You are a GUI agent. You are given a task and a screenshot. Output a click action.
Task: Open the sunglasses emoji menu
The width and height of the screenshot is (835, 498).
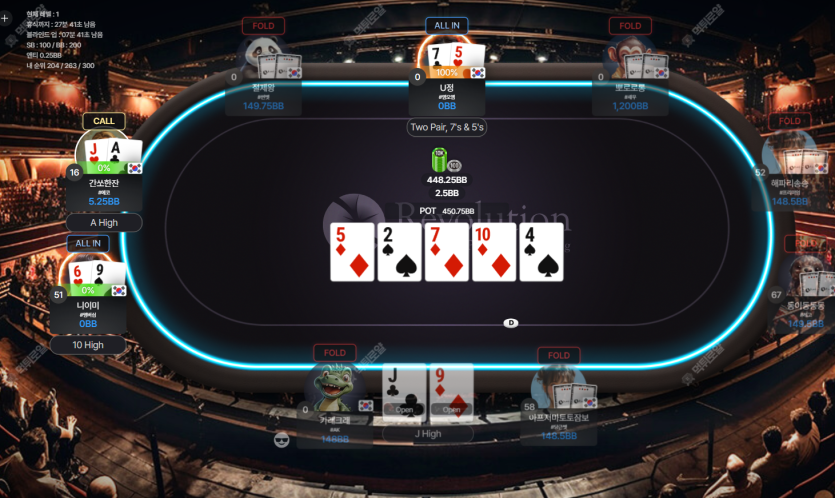(x=281, y=440)
